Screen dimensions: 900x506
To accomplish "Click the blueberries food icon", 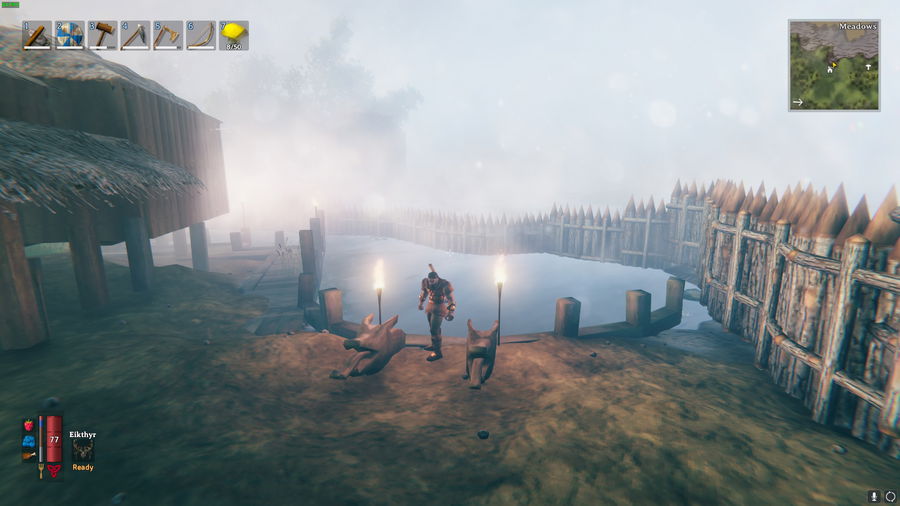I will click(28, 440).
